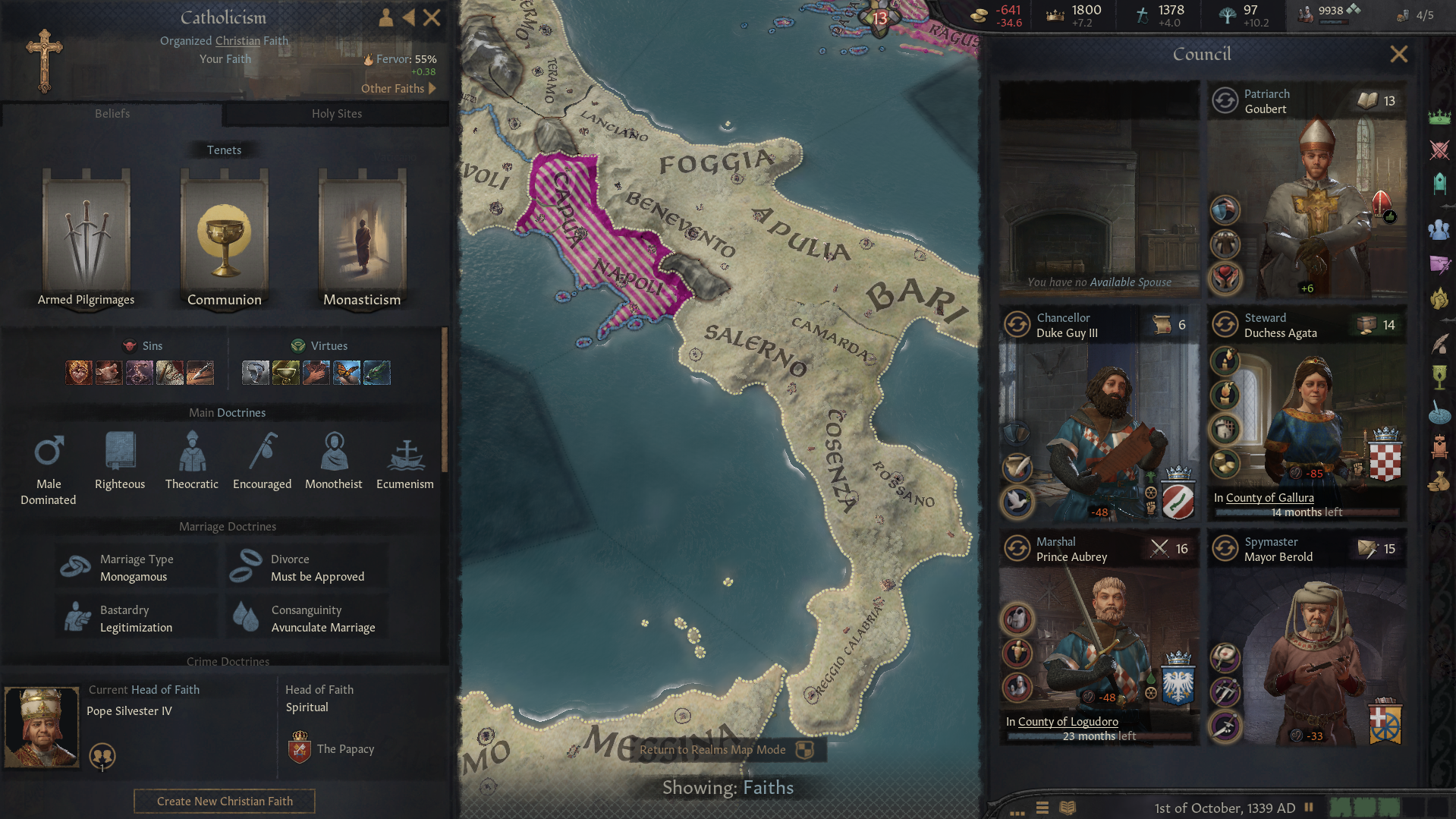Click the Create New Christian Faith button

click(x=224, y=801)
